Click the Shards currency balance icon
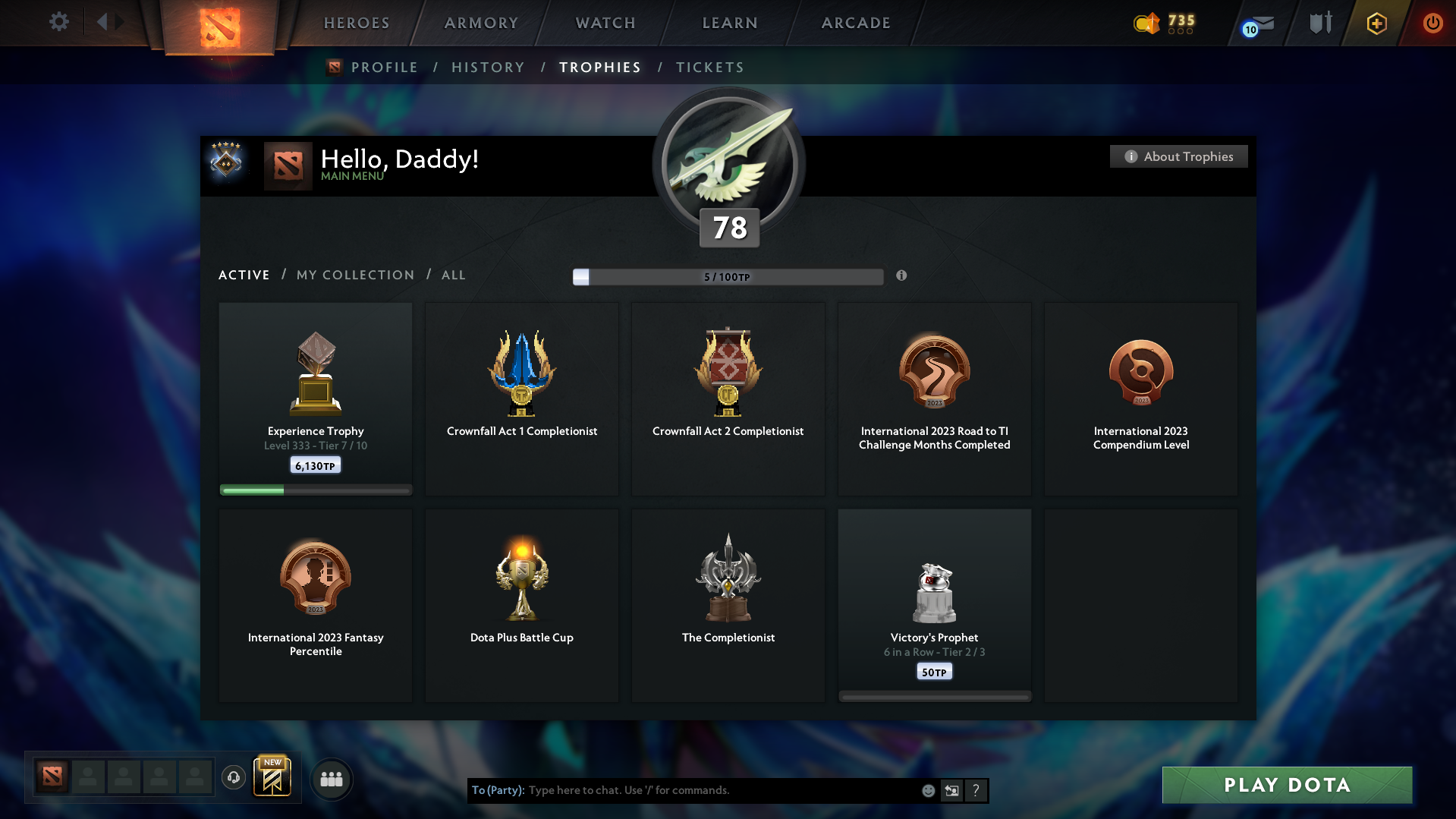This screenshot has height=819, width=1456. (x=1146, y=24)
